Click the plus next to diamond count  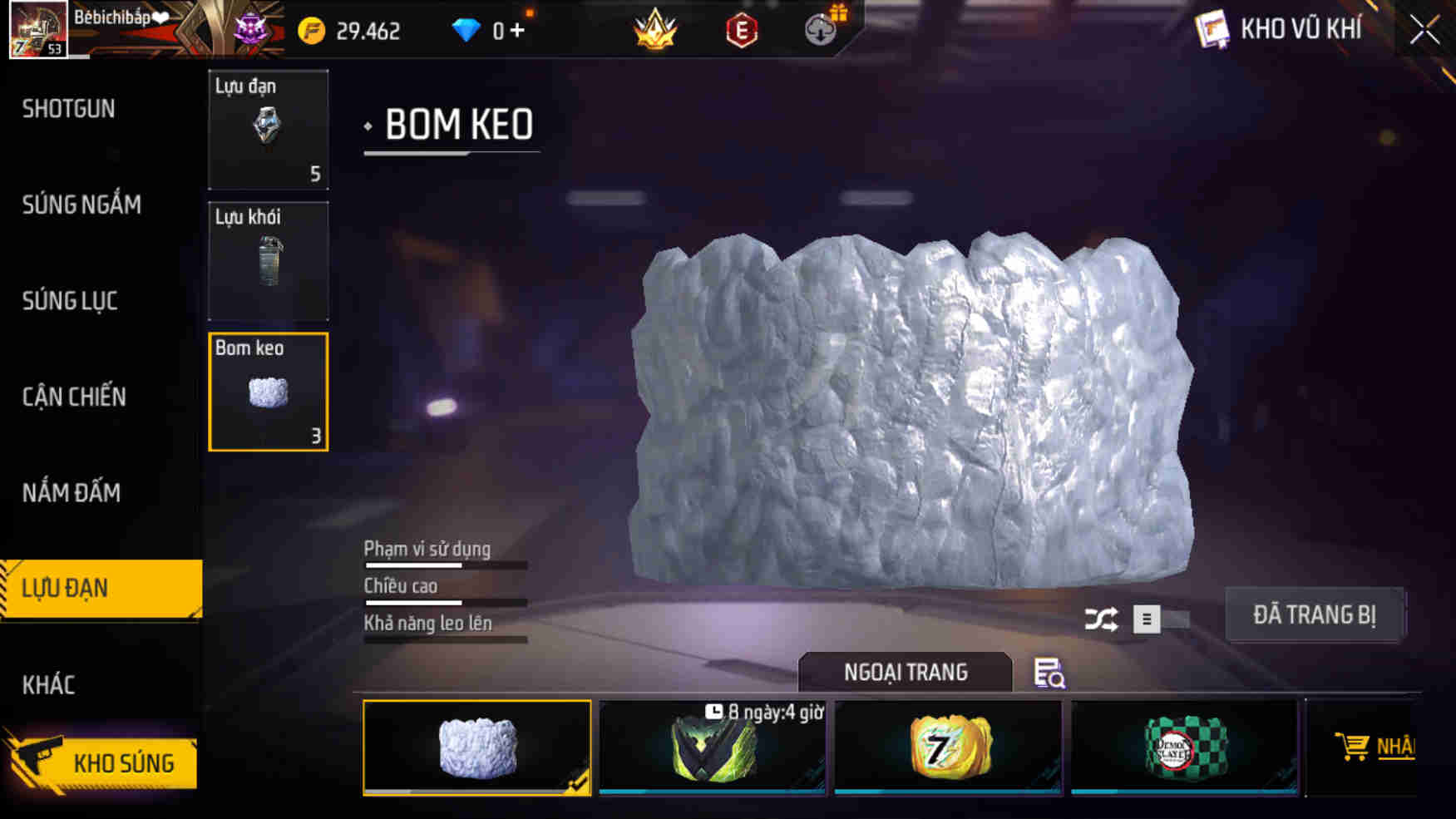pos(516,30)
